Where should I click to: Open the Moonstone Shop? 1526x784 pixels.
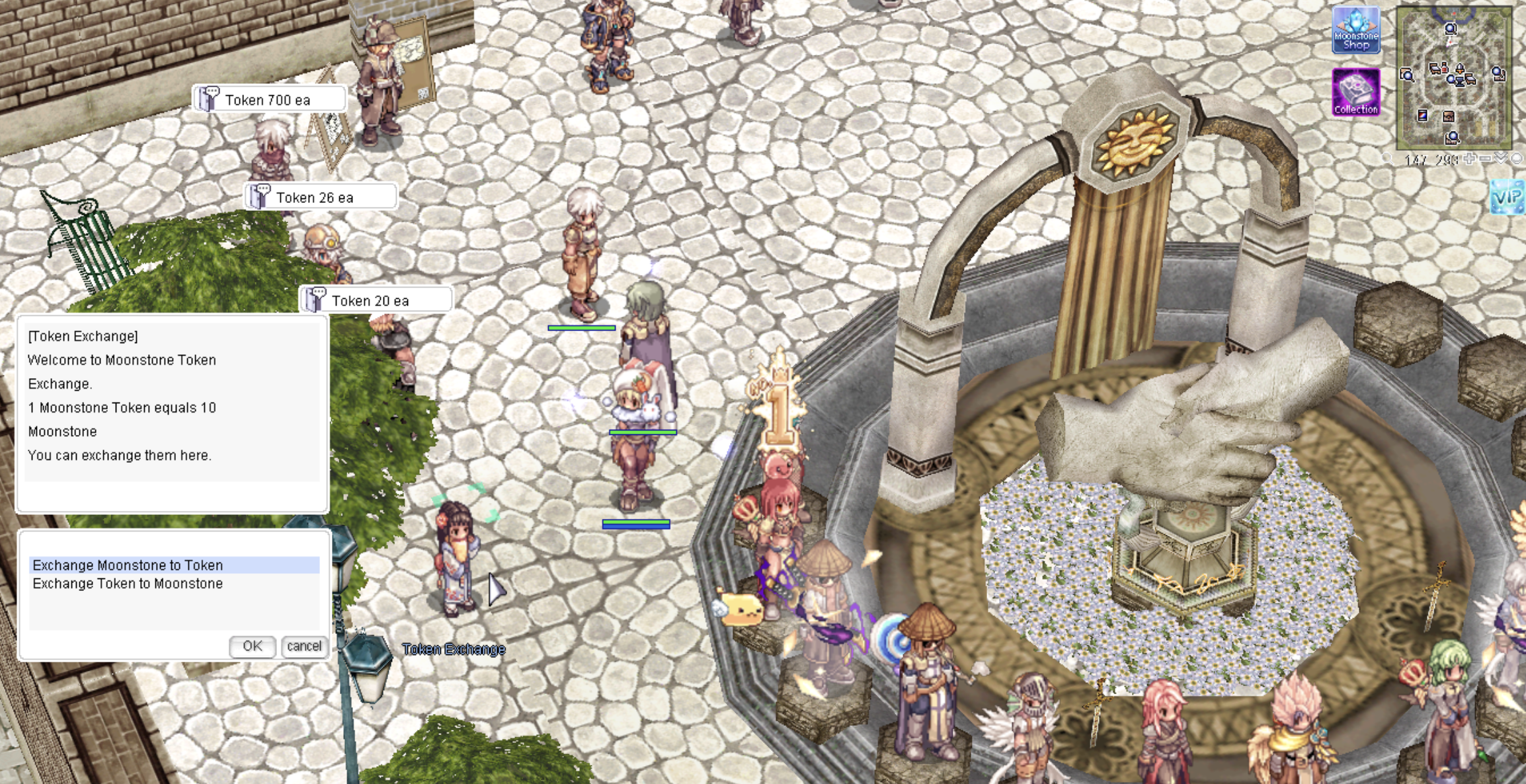click(1355, 30)
